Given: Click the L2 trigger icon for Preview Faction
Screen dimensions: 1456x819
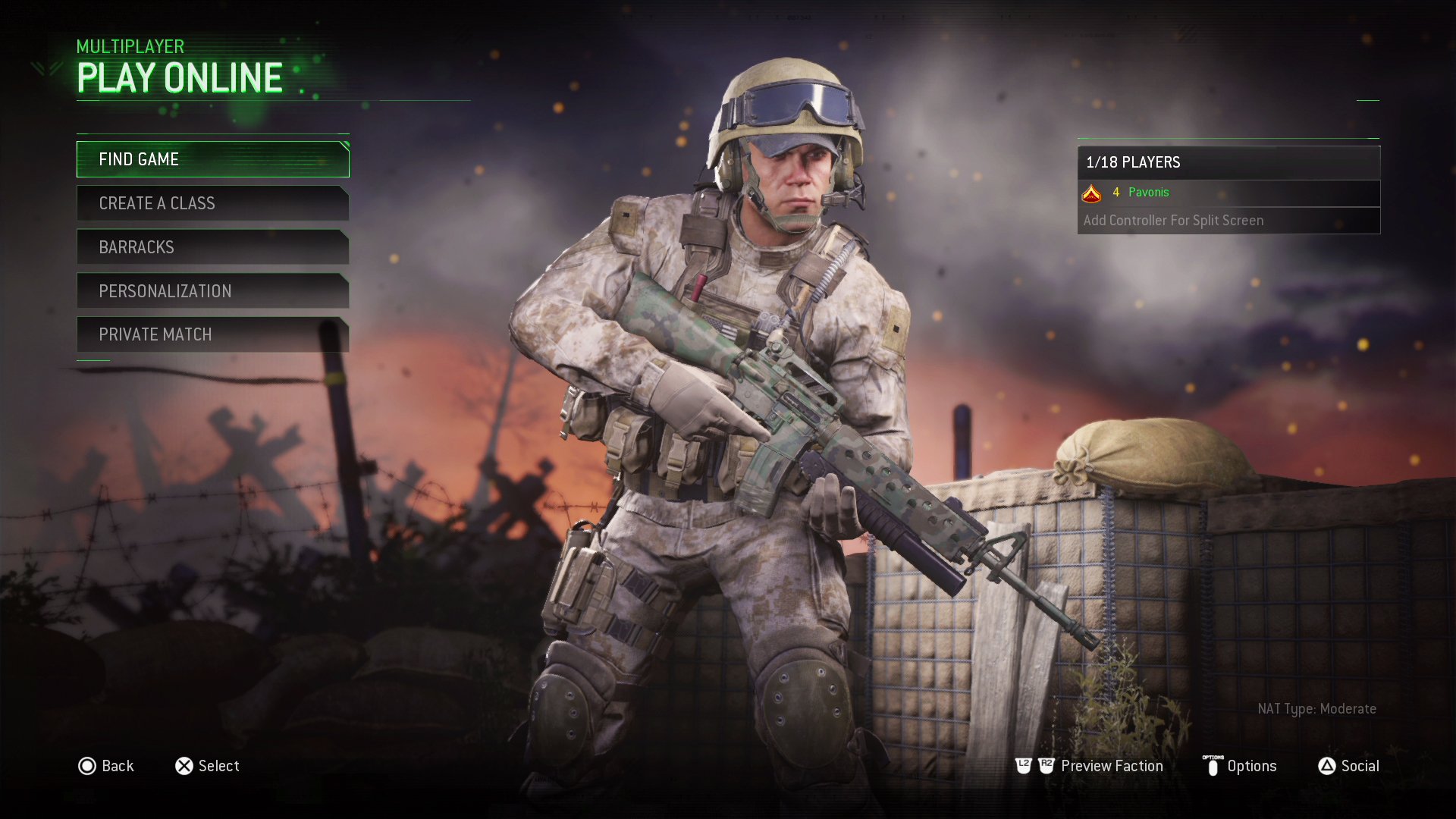Looking at the screenshot, I should point(1024,766).
